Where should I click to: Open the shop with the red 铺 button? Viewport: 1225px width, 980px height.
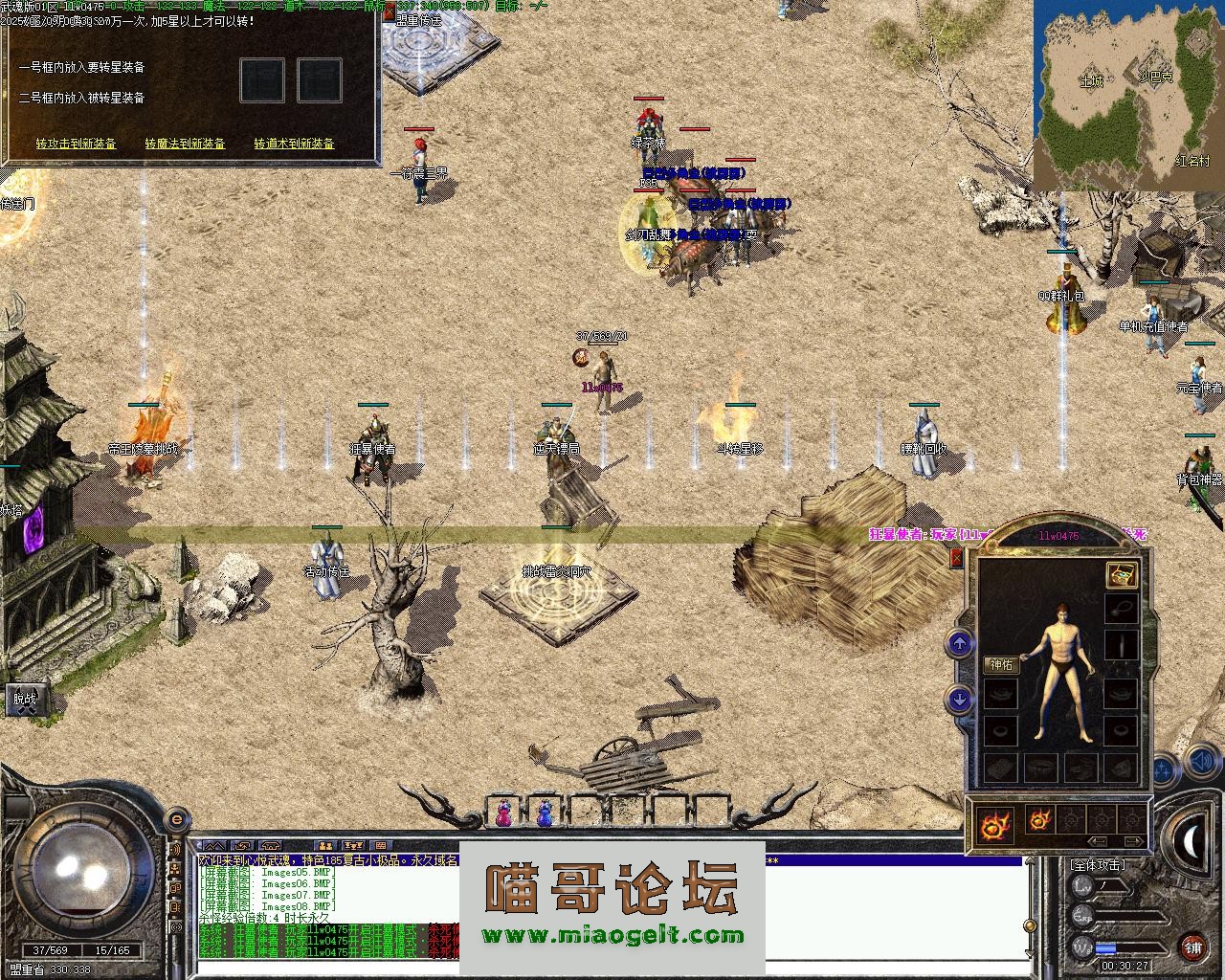click(x=1192, y=948)
